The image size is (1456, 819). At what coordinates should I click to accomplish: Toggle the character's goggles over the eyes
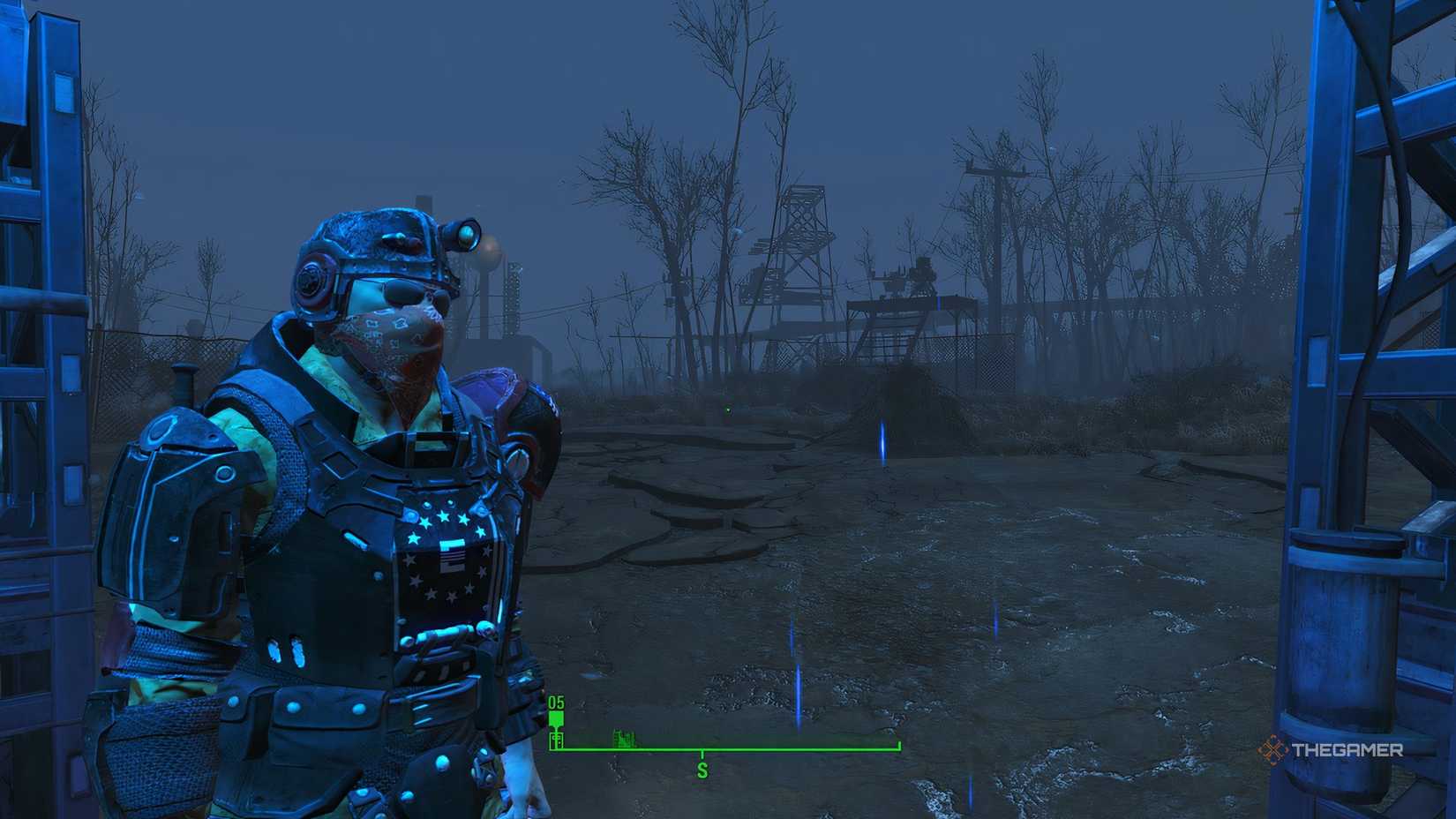(x=402, y=291)
